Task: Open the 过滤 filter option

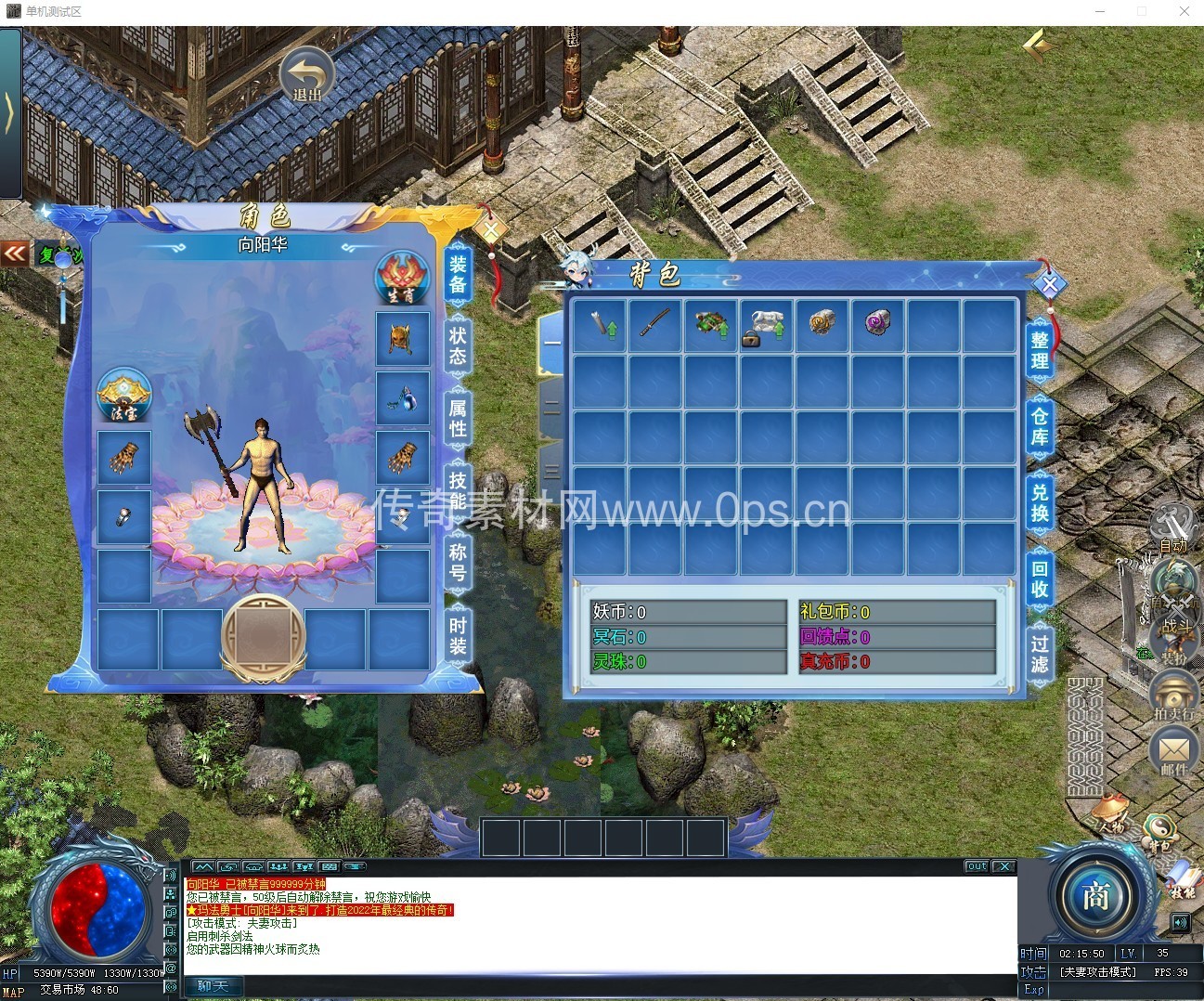Action: pyautogui.click(x=1040, y=652)
